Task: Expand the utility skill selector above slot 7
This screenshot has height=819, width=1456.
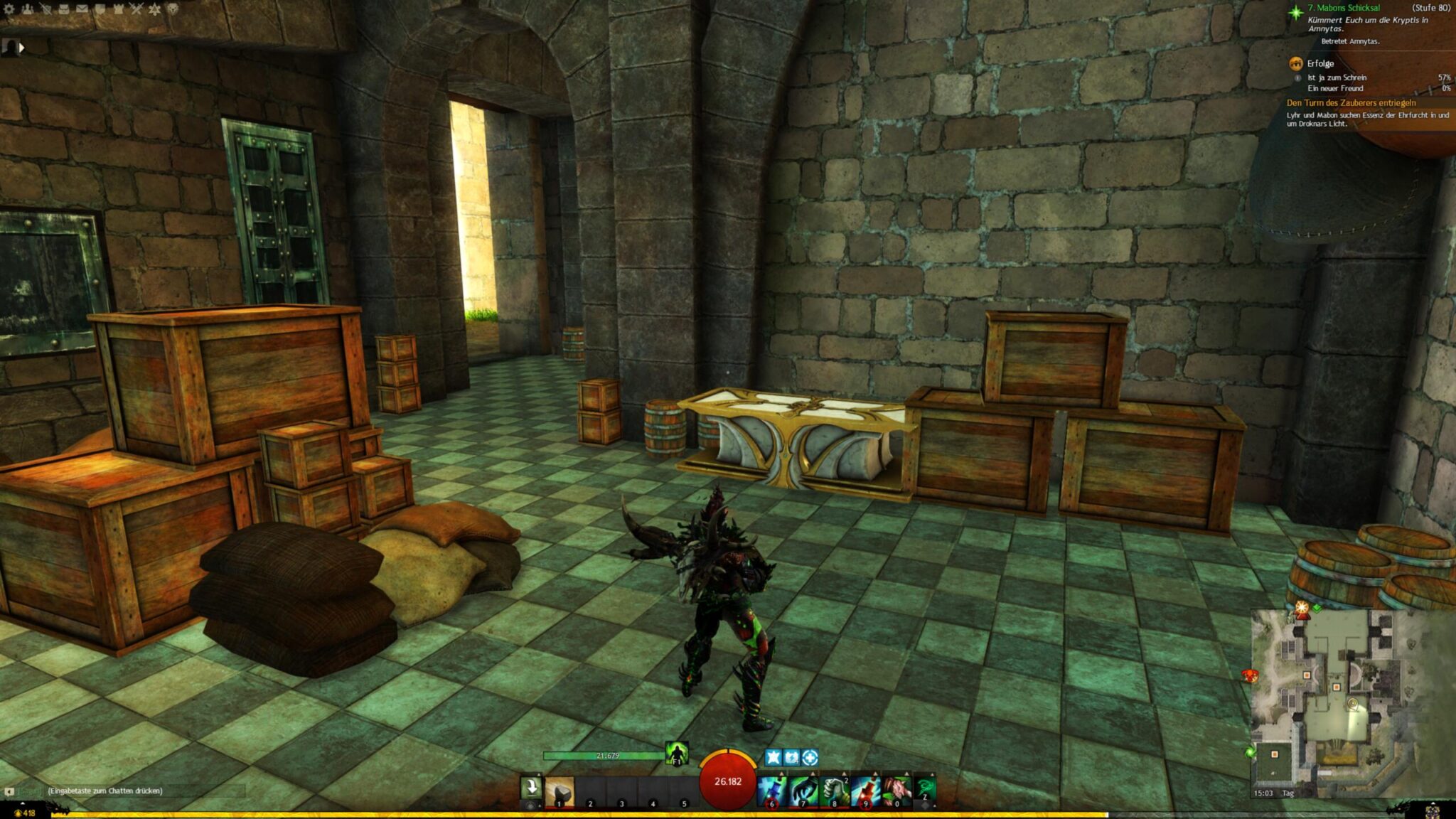Action: pos(813,773)
